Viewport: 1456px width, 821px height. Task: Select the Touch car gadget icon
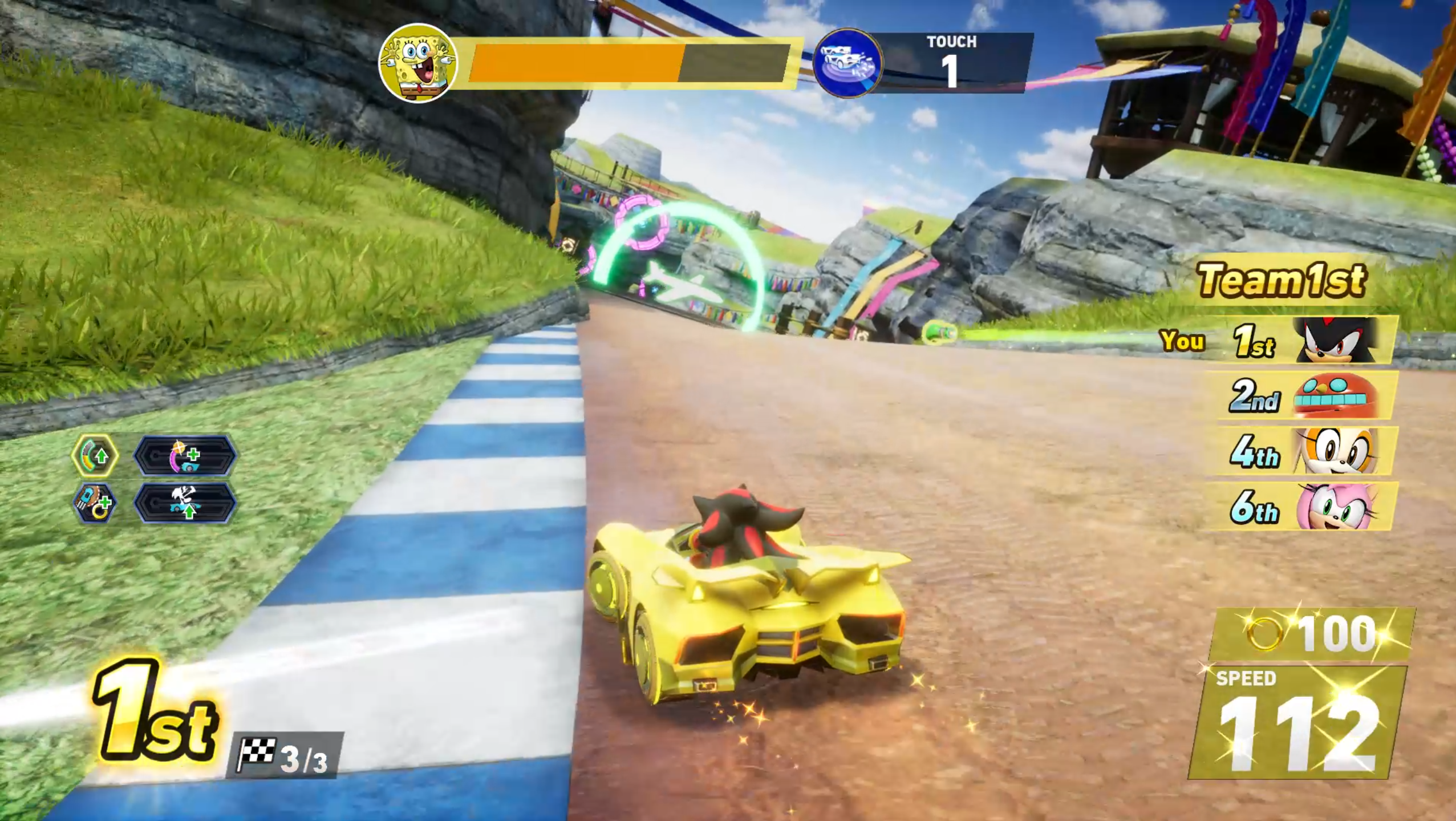[x=848, y=63]
